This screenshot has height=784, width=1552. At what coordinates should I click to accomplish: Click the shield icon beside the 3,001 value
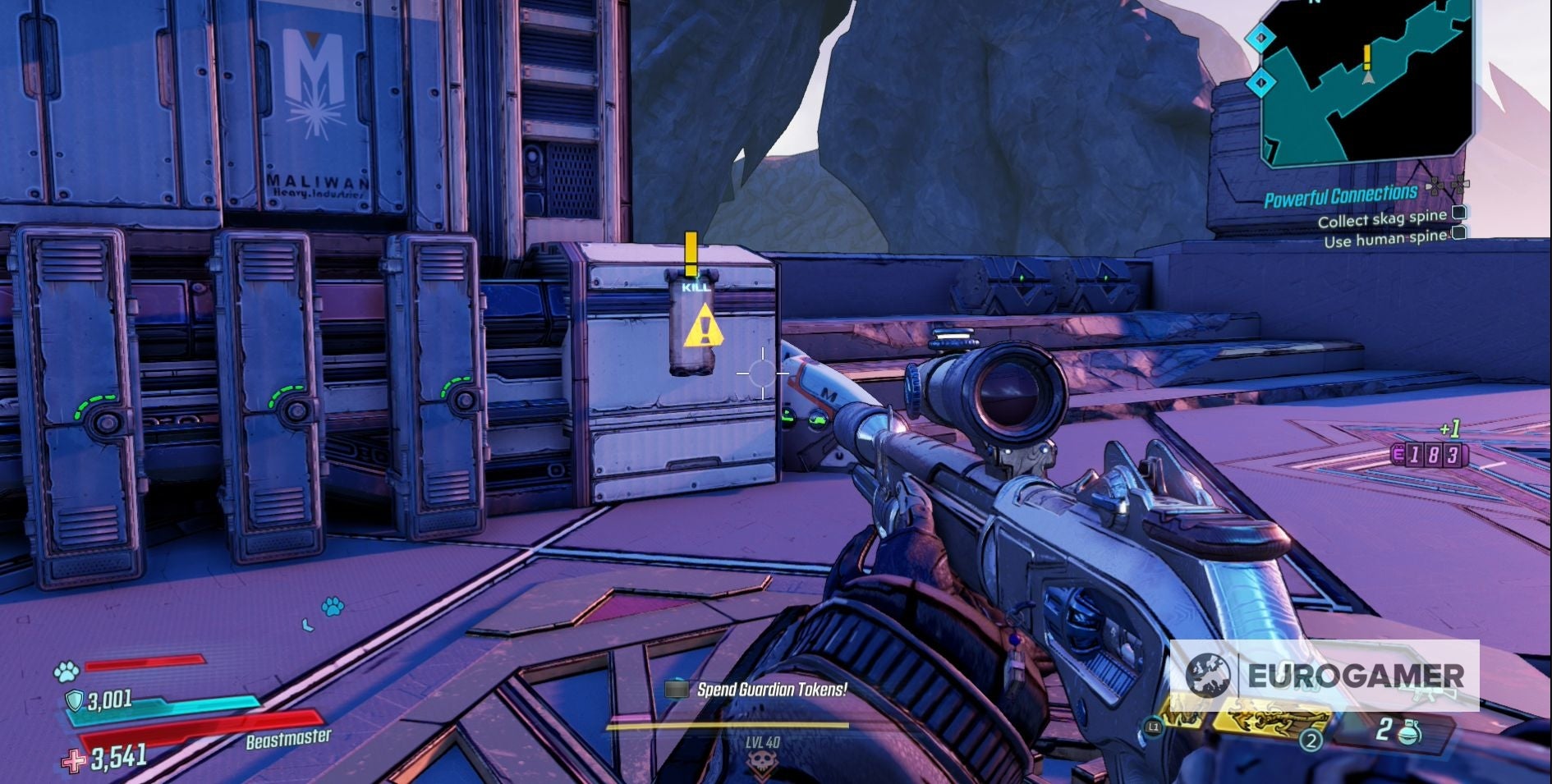pos(76,699)
